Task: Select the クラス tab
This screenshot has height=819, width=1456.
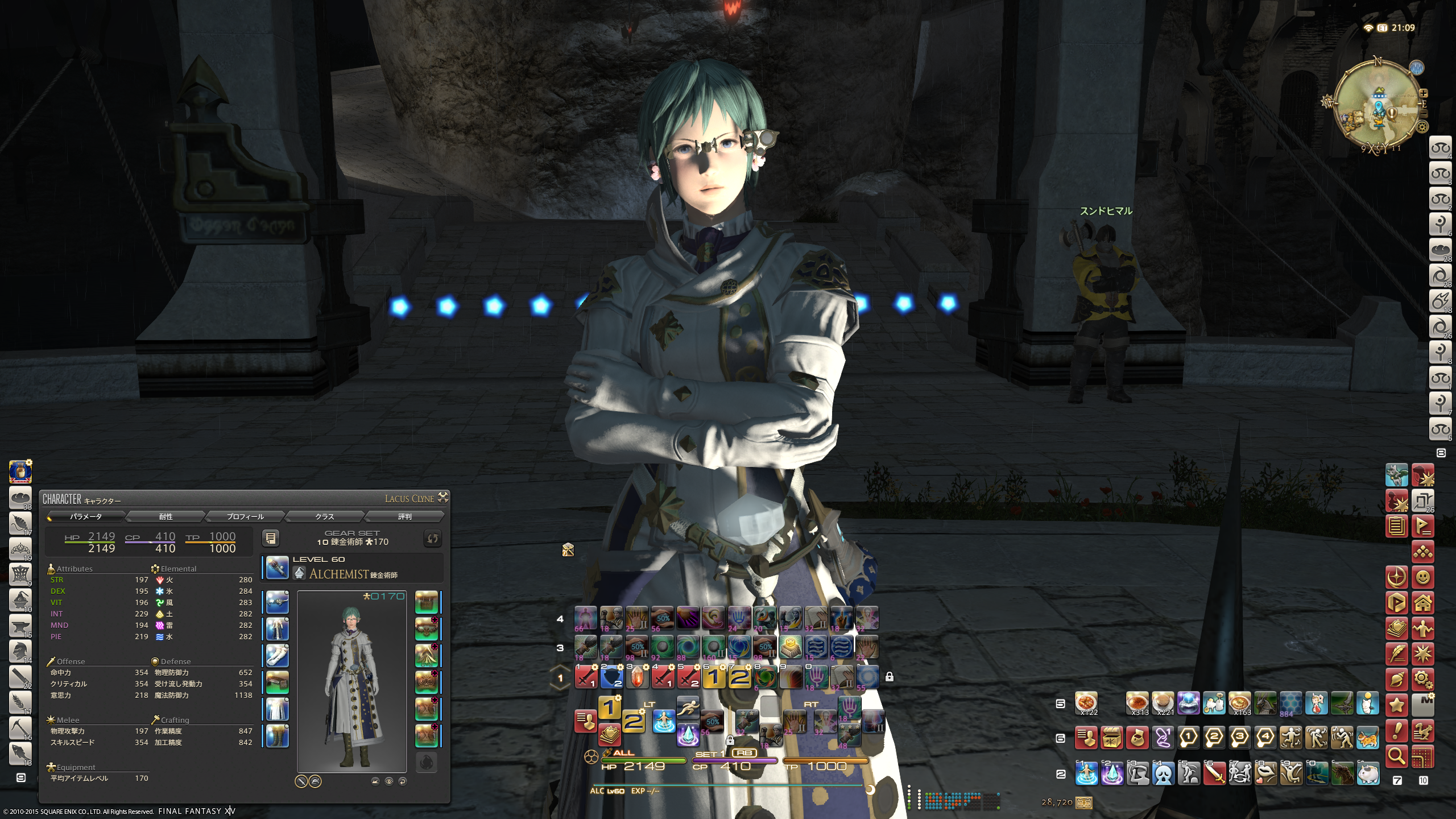Action: (x=325, y=516)
